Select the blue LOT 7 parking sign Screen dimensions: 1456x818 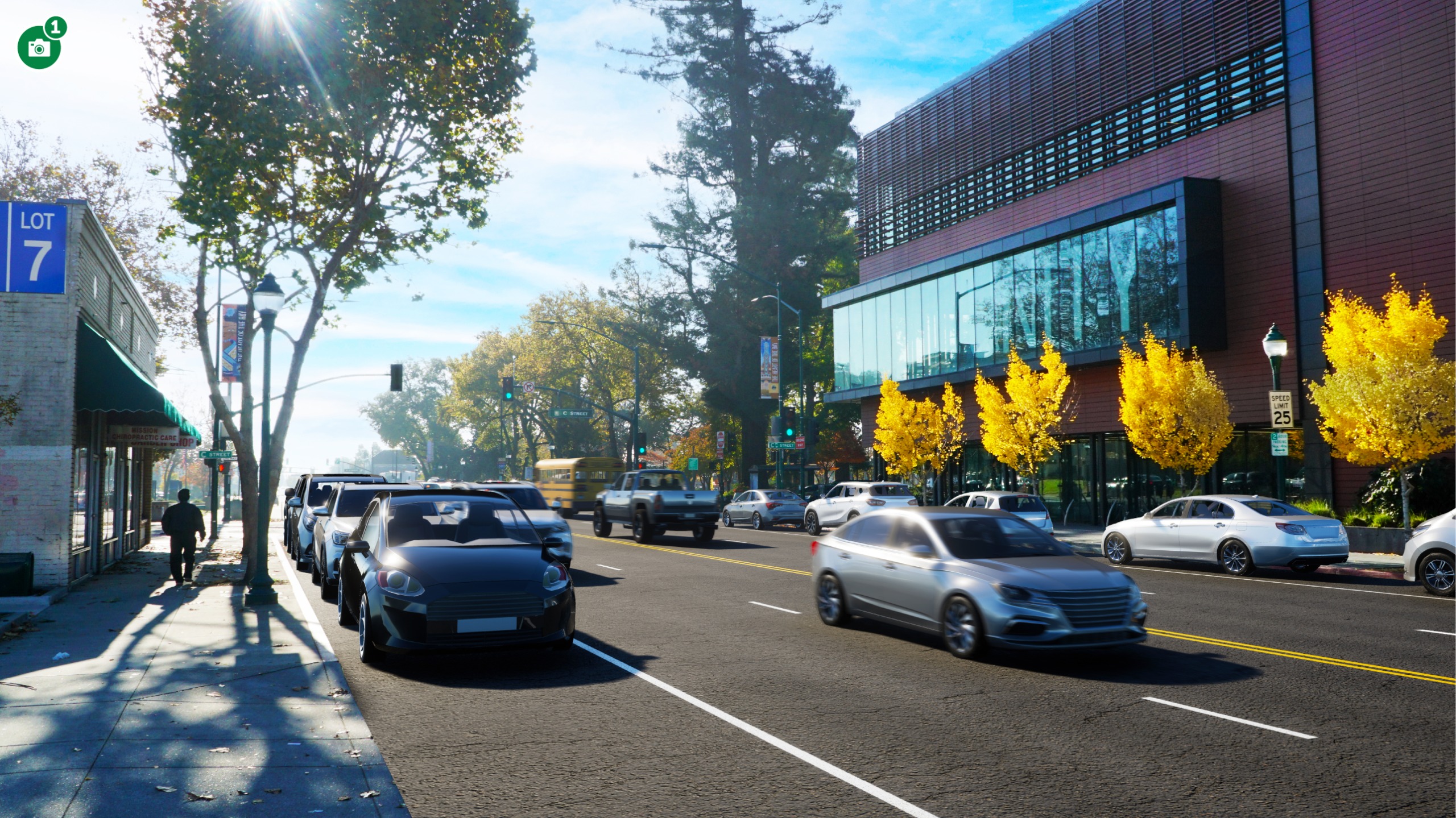coord(34,247)
